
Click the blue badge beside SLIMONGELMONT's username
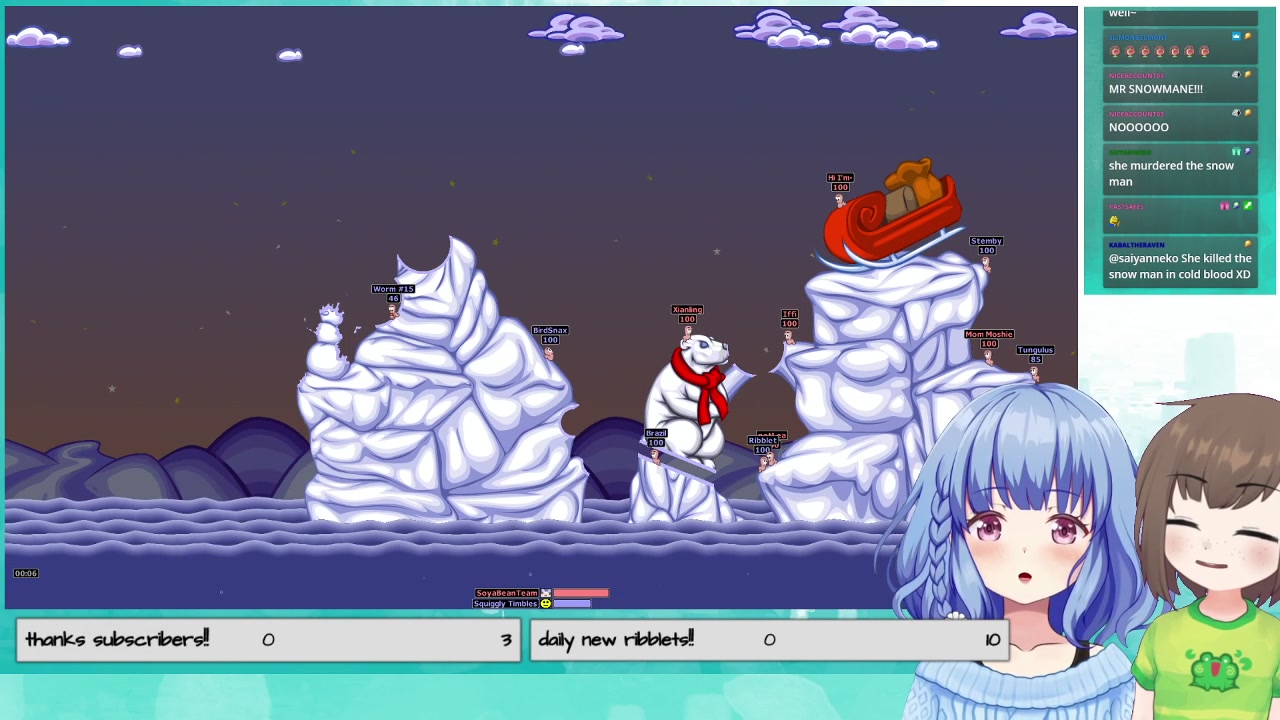coord(1235,37)
